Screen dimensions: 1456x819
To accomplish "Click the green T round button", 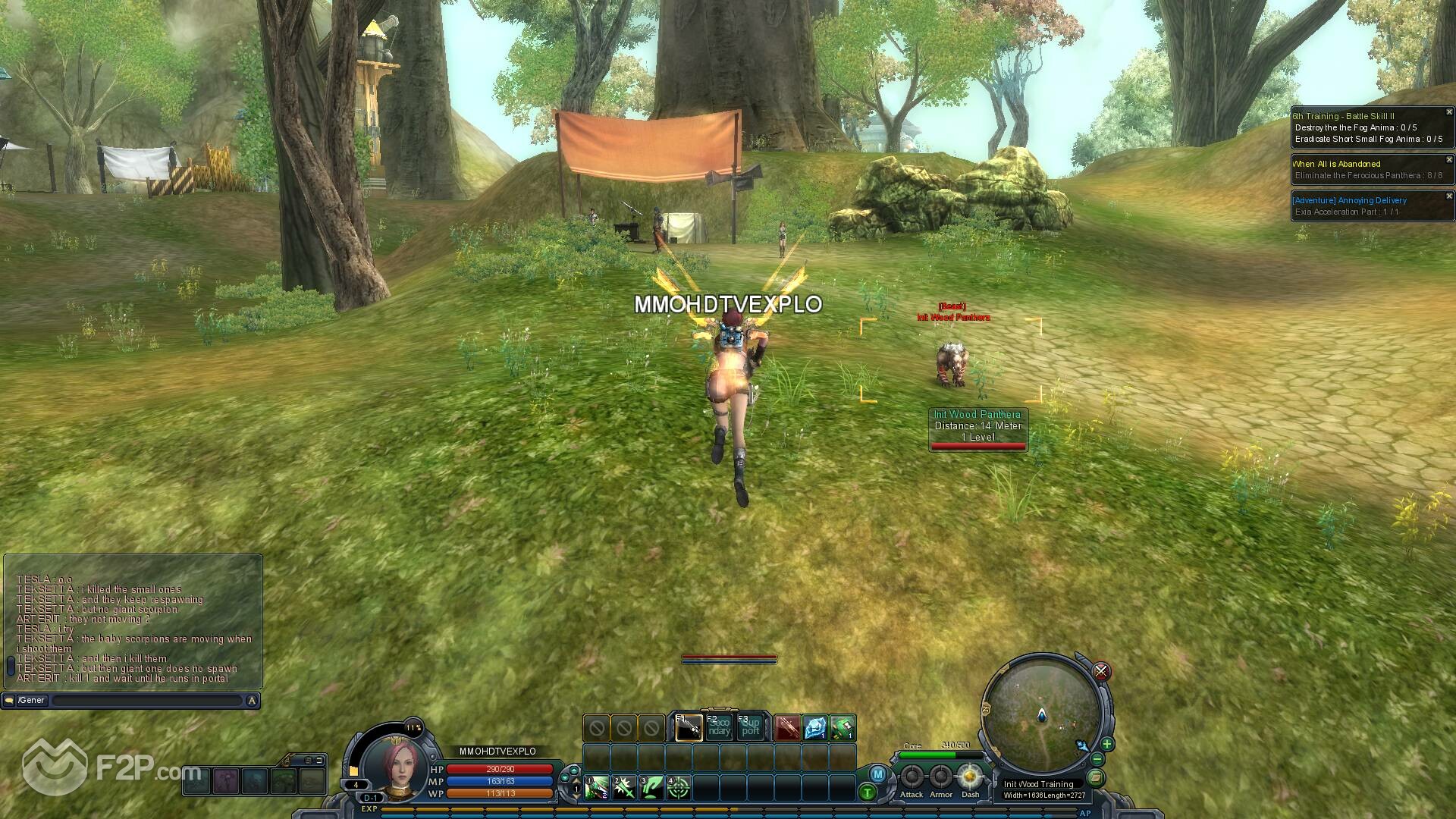I will tap(868, 792).
